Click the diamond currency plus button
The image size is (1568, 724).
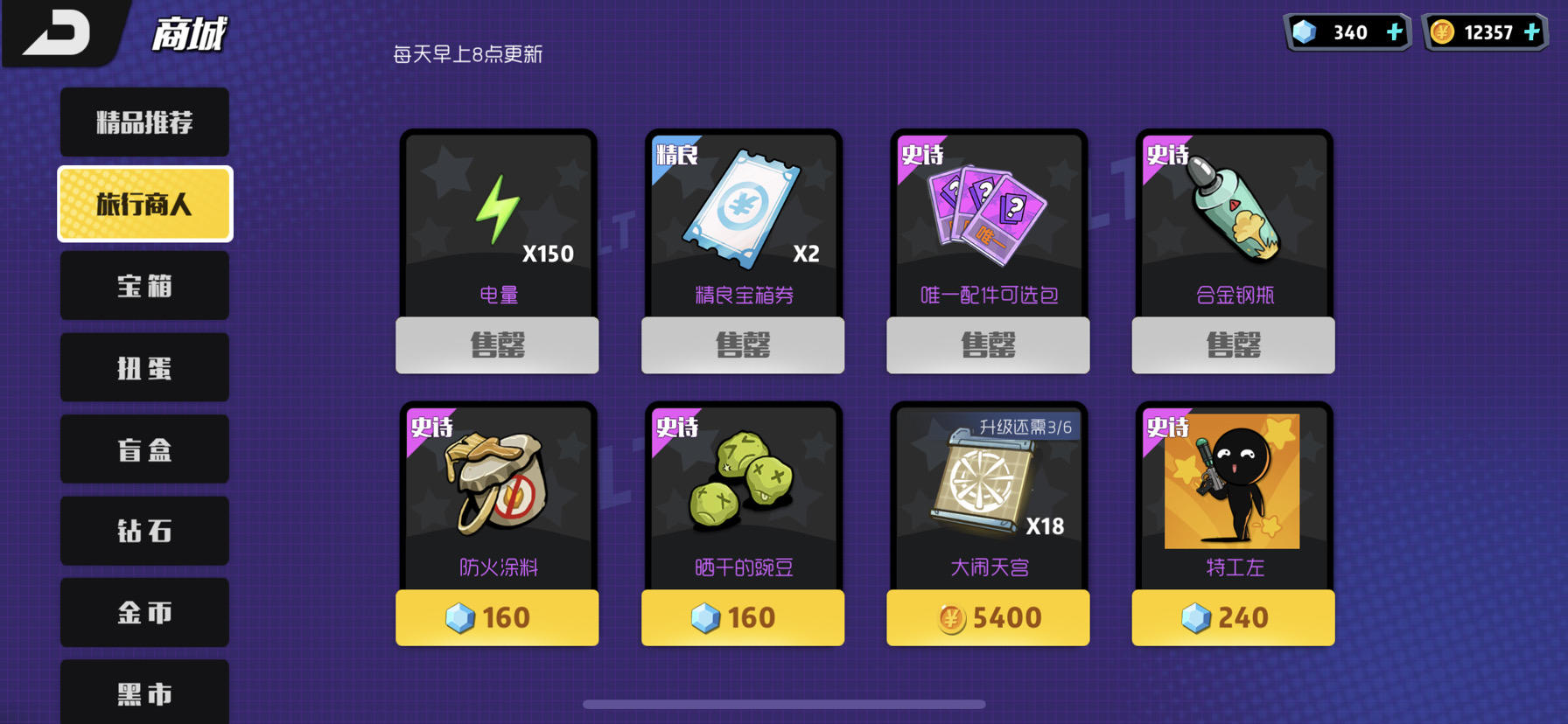1395,31
